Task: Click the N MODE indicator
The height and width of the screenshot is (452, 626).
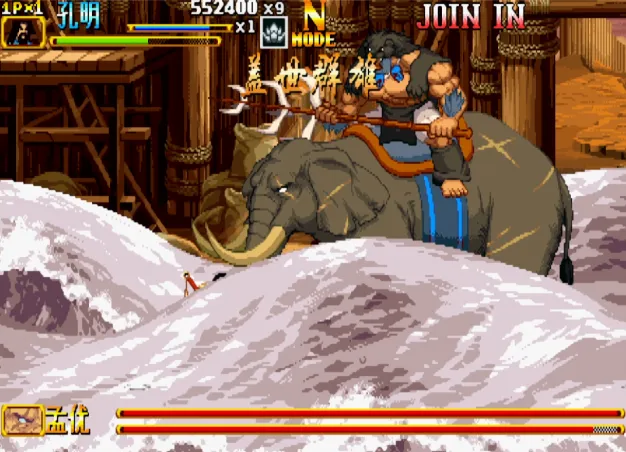Action: tap(313, 29)
